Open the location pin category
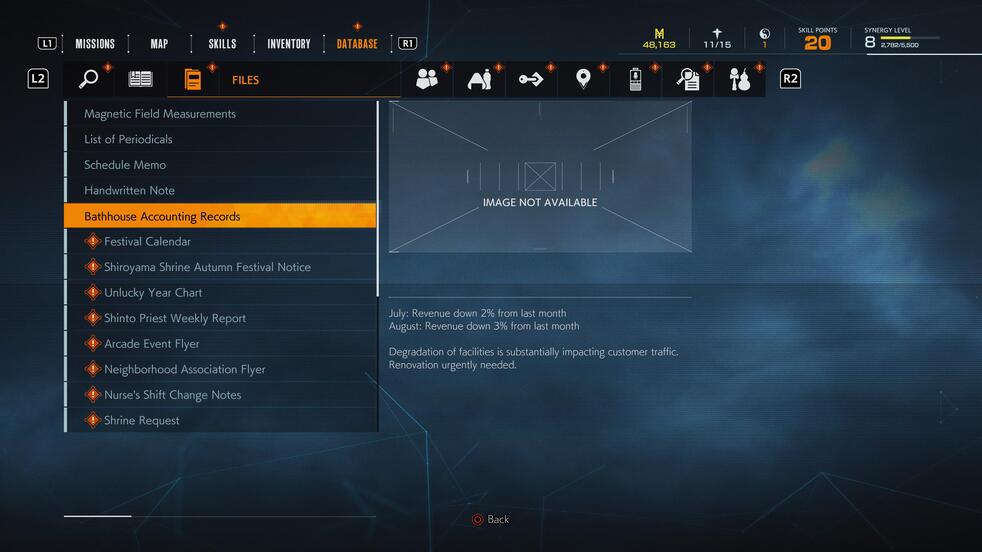The image size is (982, 552). pyautogui.click(x=584, y=79)
